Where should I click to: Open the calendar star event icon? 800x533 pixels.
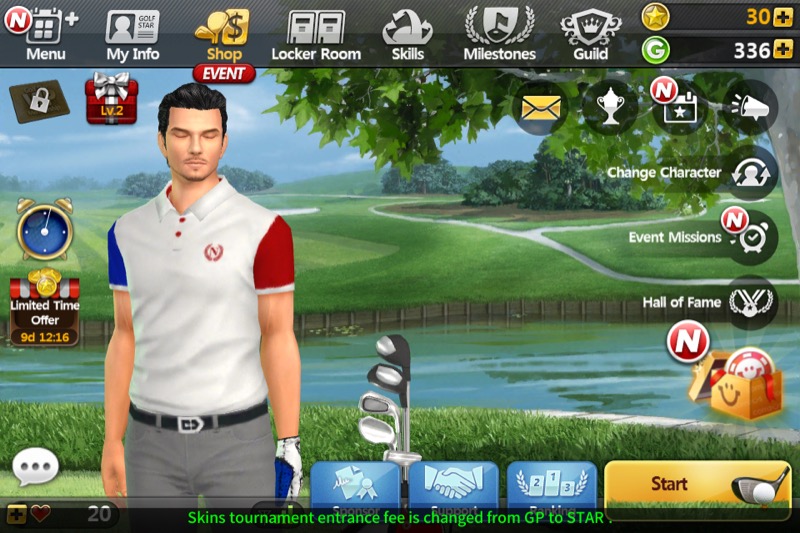pyautogui.click(x=680, y=108)
